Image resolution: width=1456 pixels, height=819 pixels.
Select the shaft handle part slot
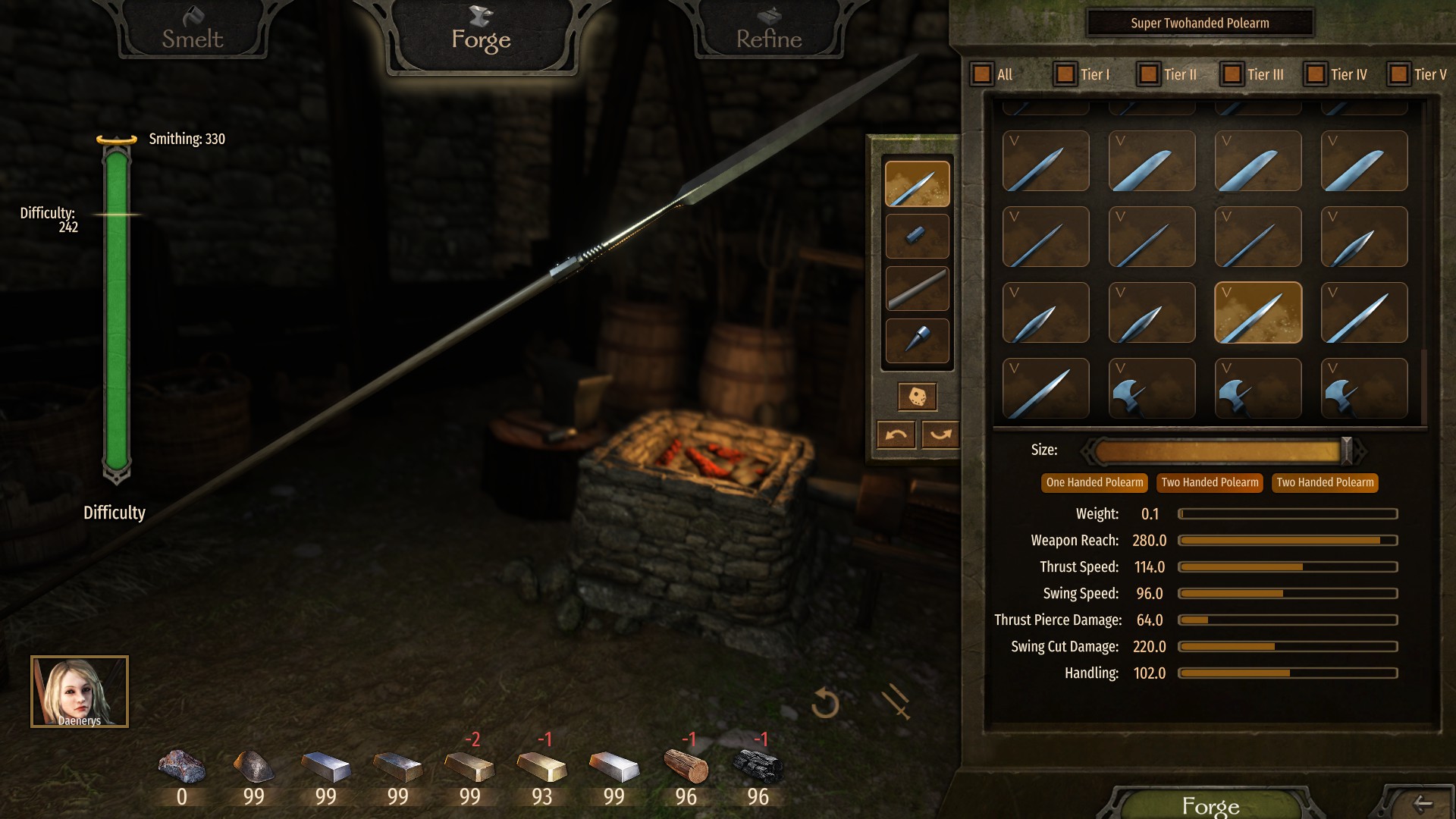[x=917, y=288]
